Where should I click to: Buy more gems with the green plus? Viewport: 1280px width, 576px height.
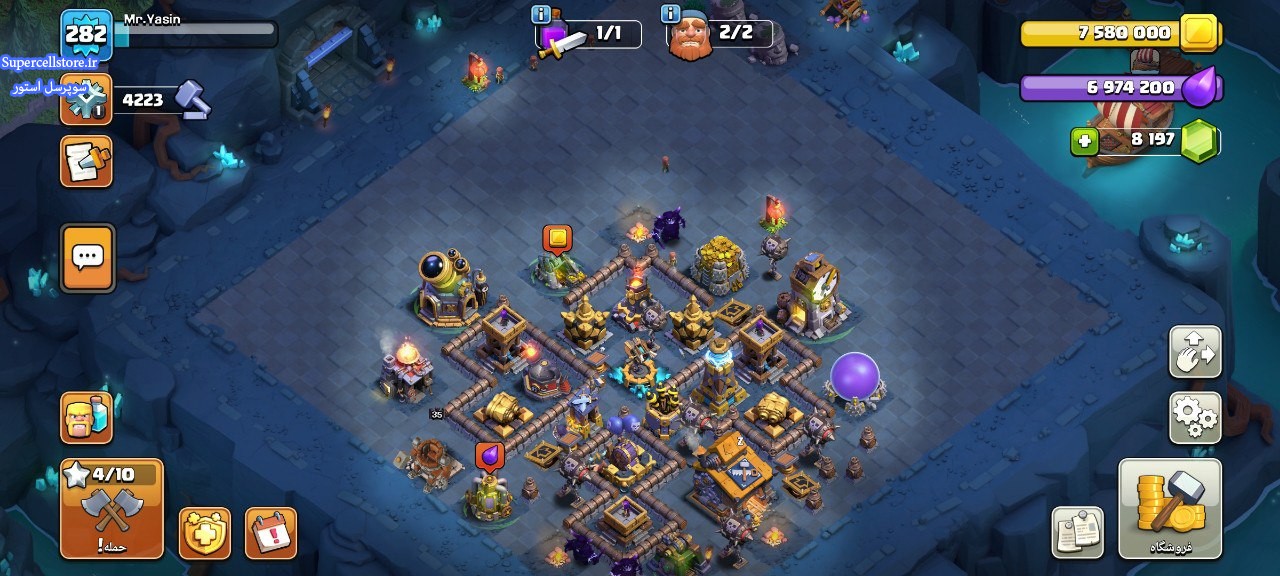pyautogui.click(x=1084, y=141)
